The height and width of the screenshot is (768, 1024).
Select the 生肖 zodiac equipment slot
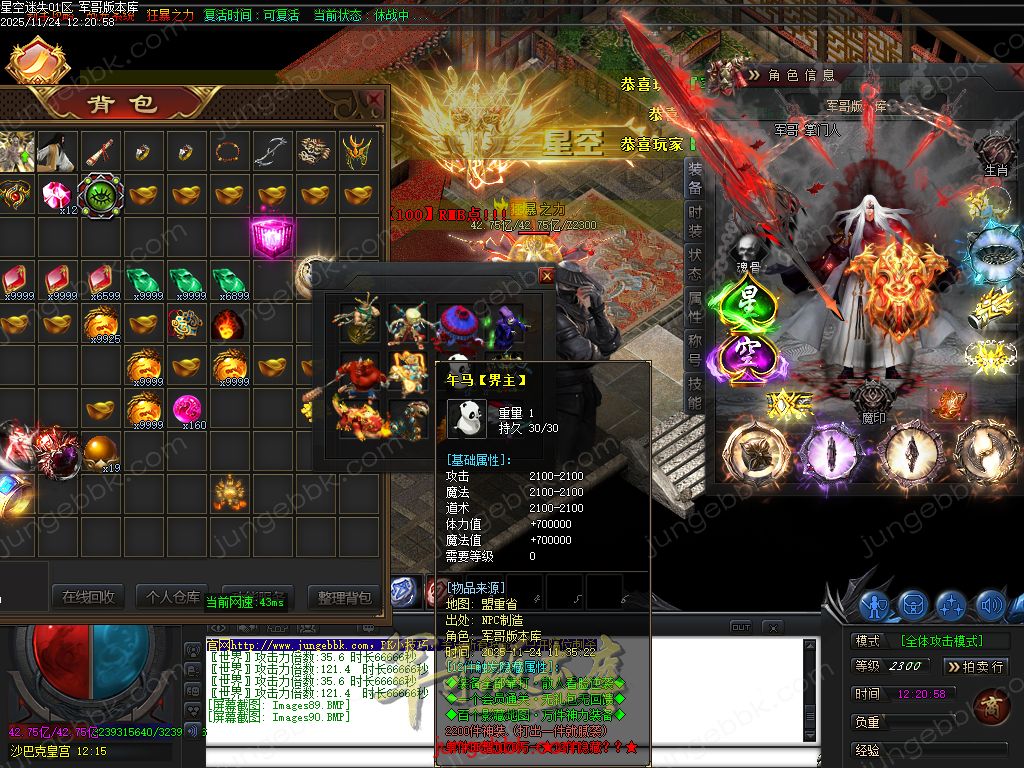(x=996, y=152)
